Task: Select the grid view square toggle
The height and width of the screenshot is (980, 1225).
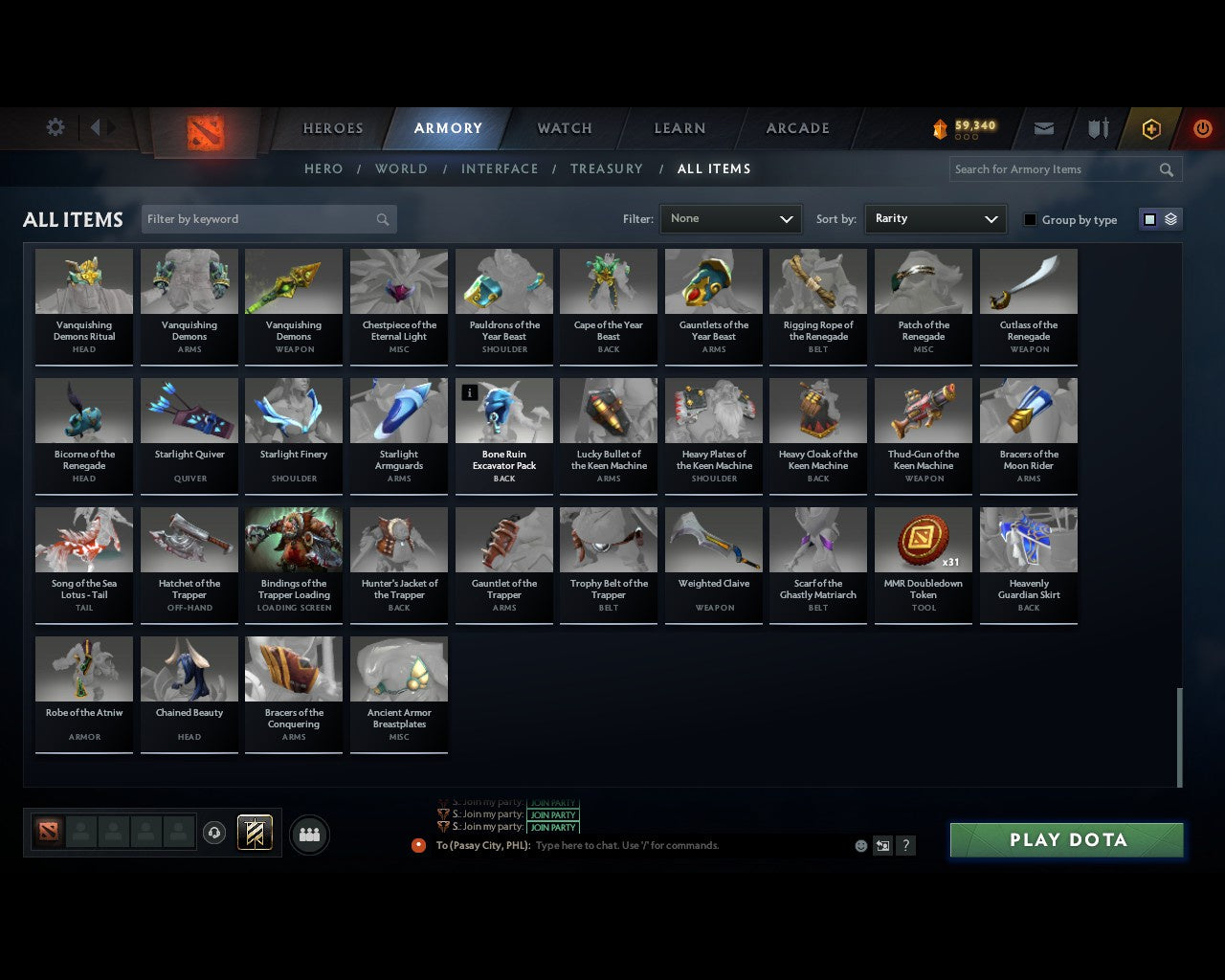Action: [x=1149, y=218]
